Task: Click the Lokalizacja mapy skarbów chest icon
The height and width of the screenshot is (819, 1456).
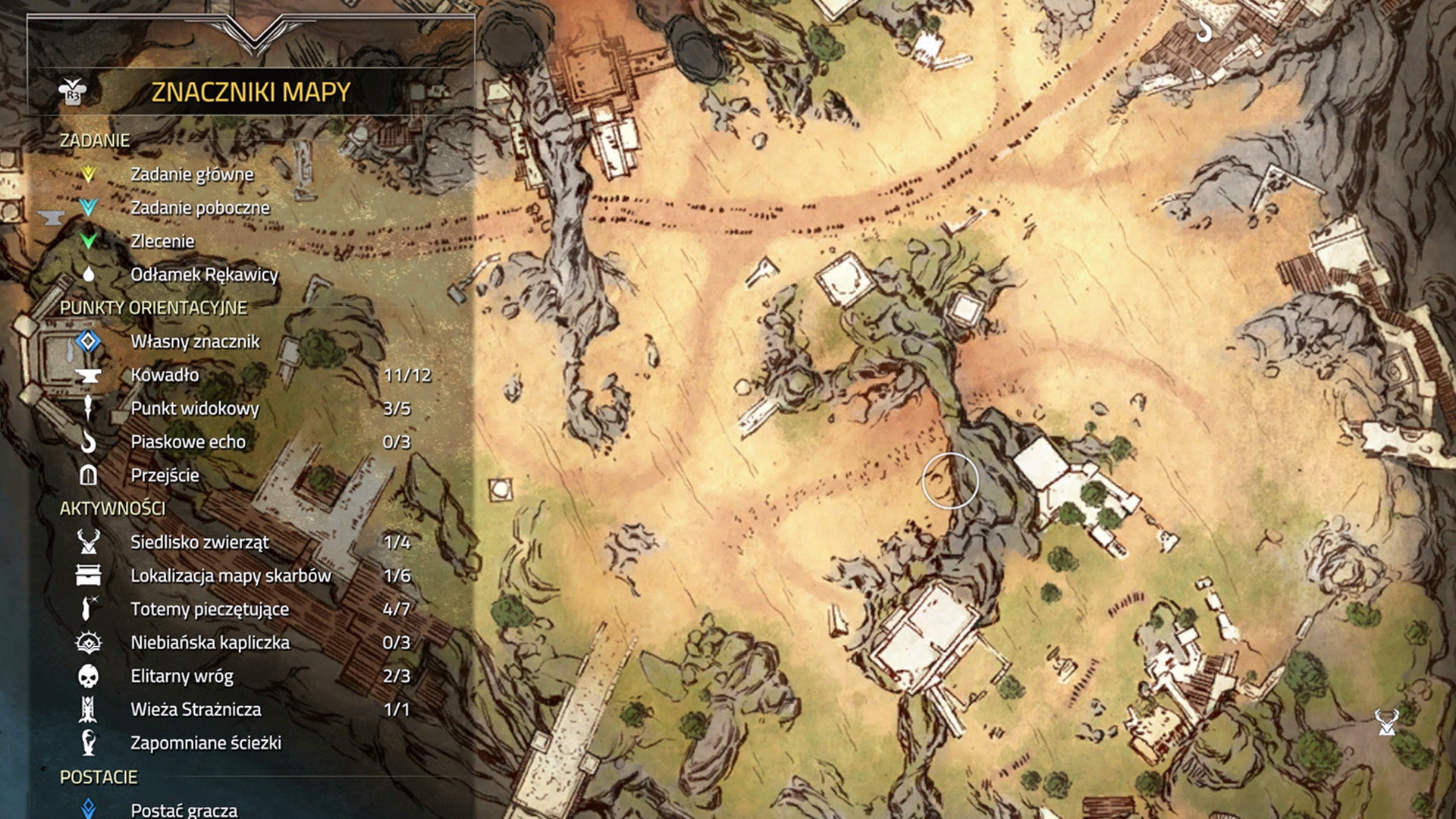Action: pyautogui.click(x=89, y=576)
